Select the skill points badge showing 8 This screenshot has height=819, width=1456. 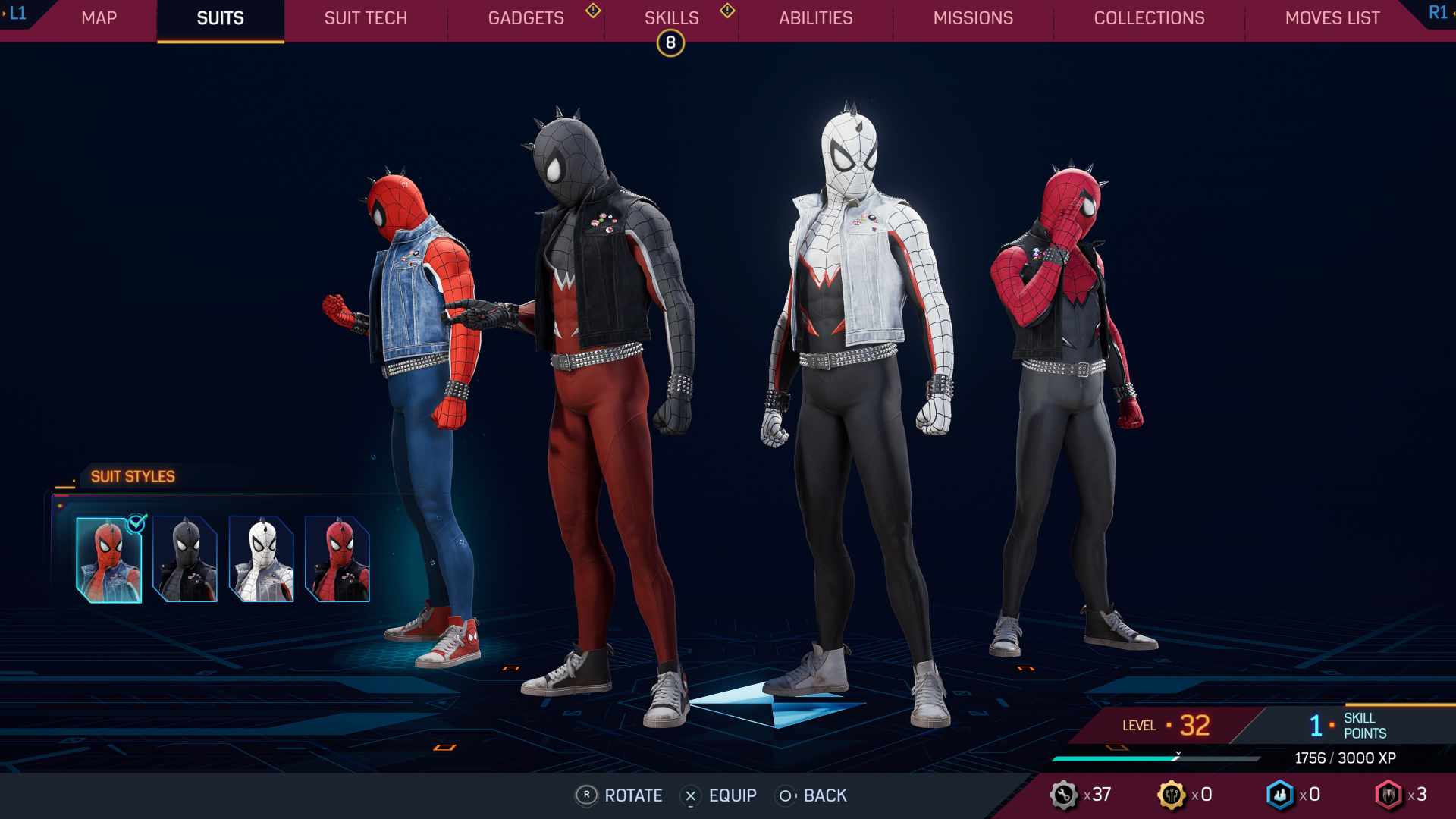670,43
